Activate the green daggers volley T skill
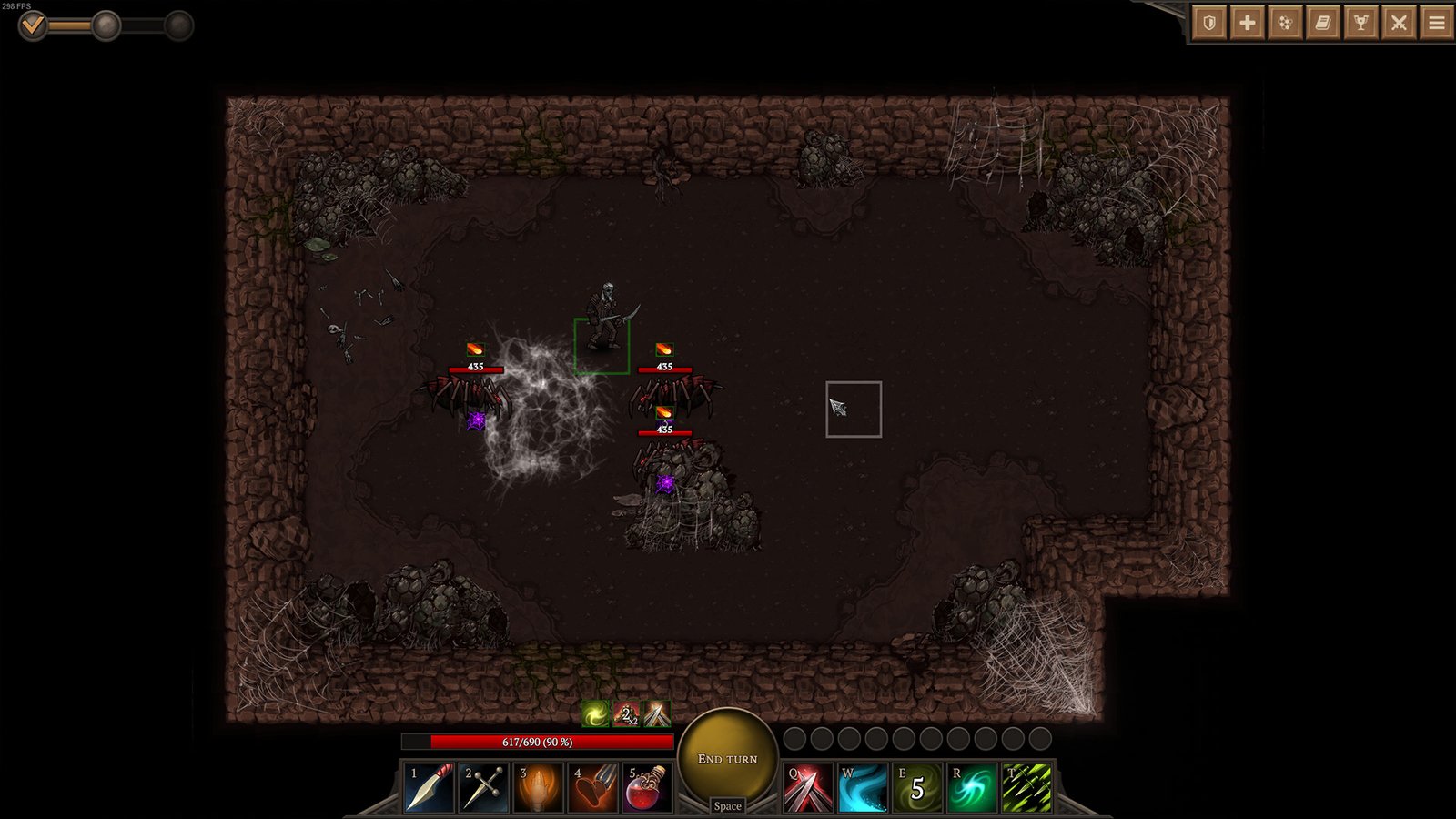Screen dimensions: 1456x819 [1026, 787]
